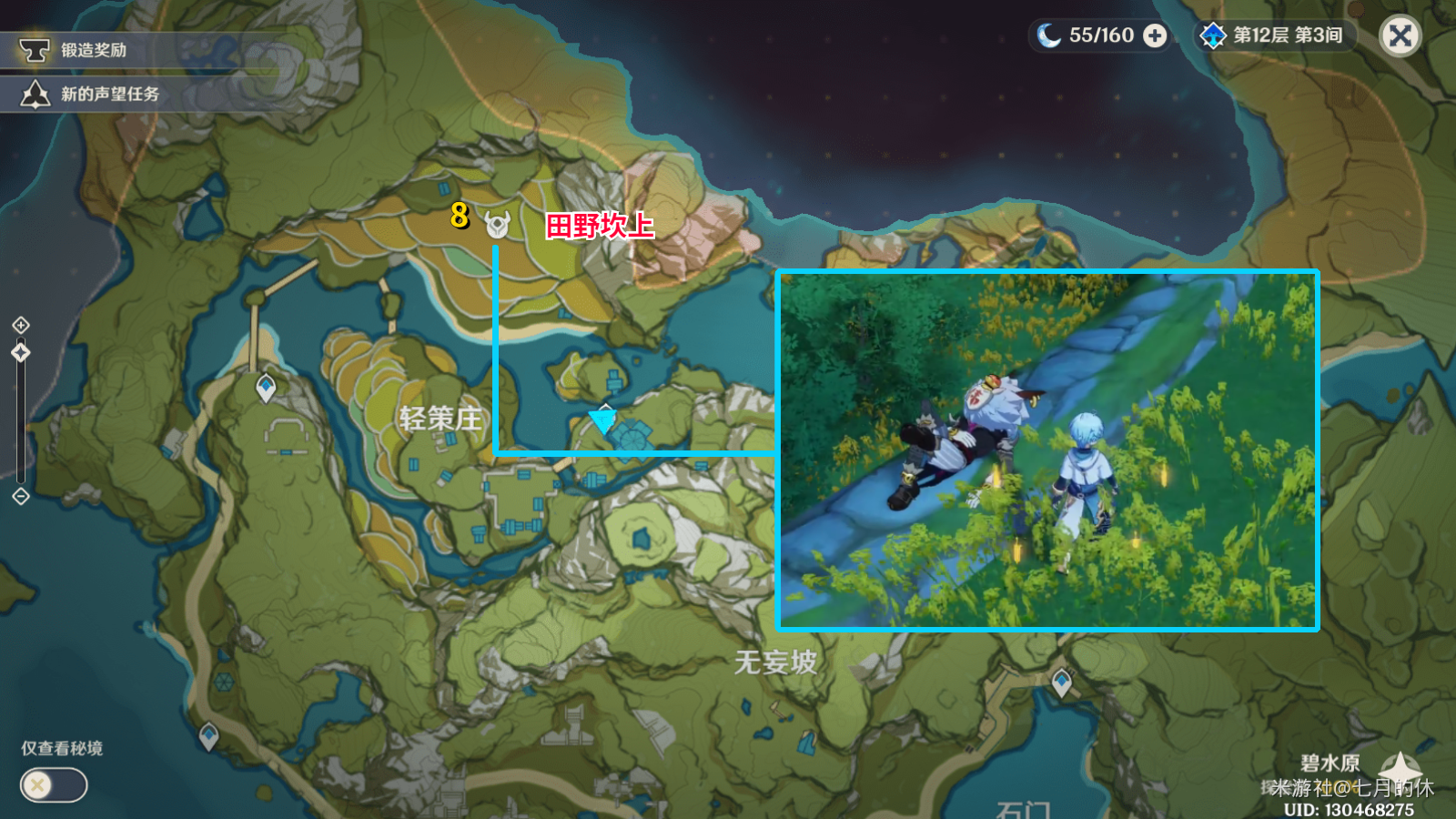Screen dimensions: 1456x819
Task: Close the map with the X button
Action: (x=1400, y=36)
